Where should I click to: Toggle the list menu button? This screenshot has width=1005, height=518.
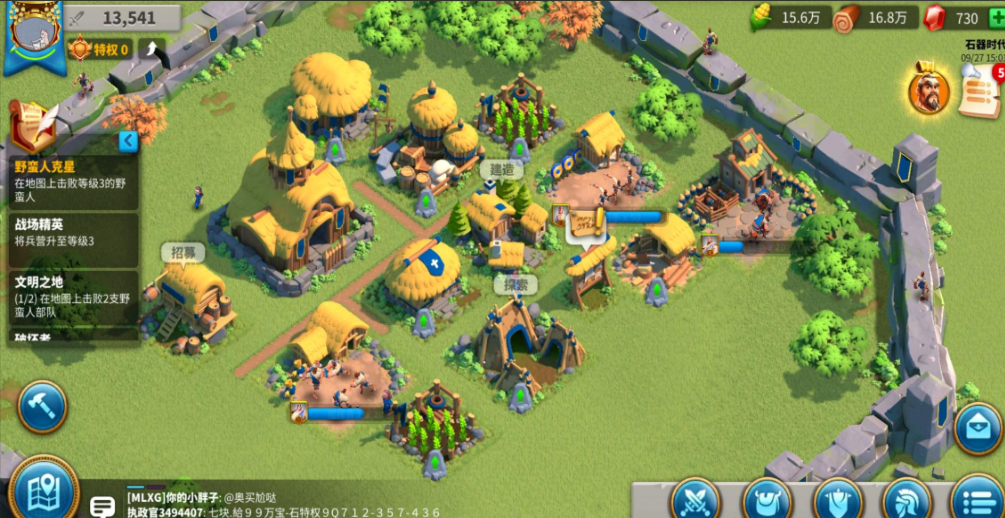click(977, 499)
